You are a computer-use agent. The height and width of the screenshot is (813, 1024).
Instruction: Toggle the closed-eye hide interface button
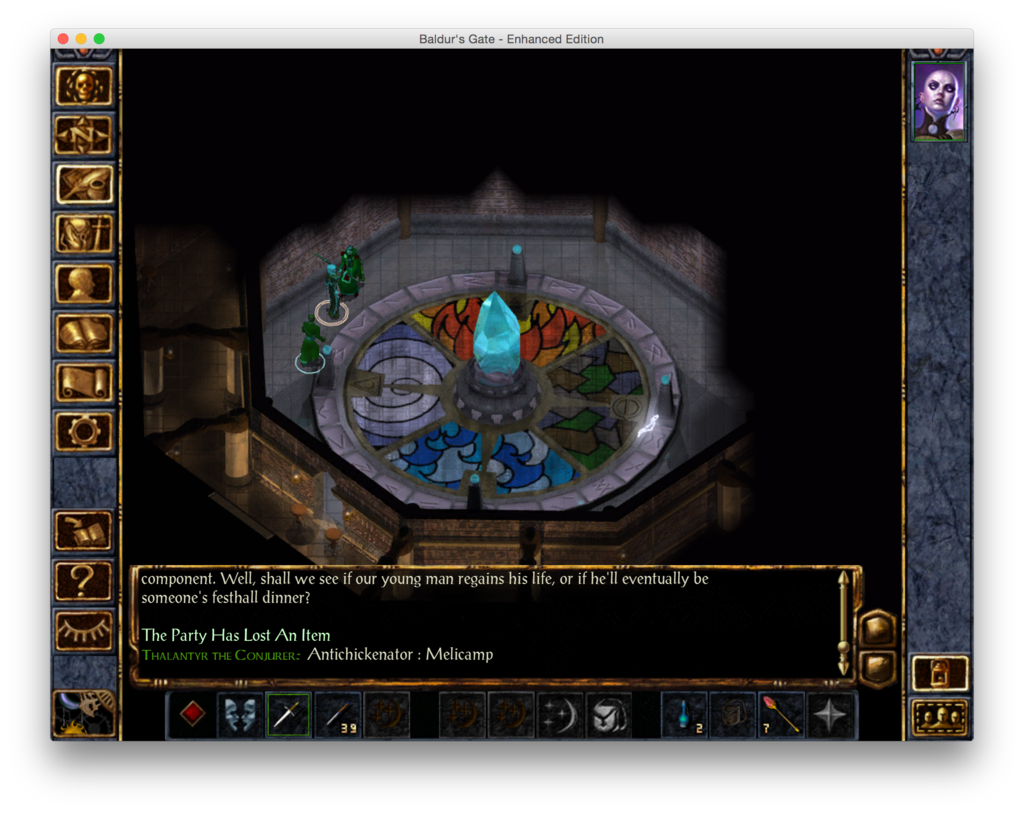point(84,630)
